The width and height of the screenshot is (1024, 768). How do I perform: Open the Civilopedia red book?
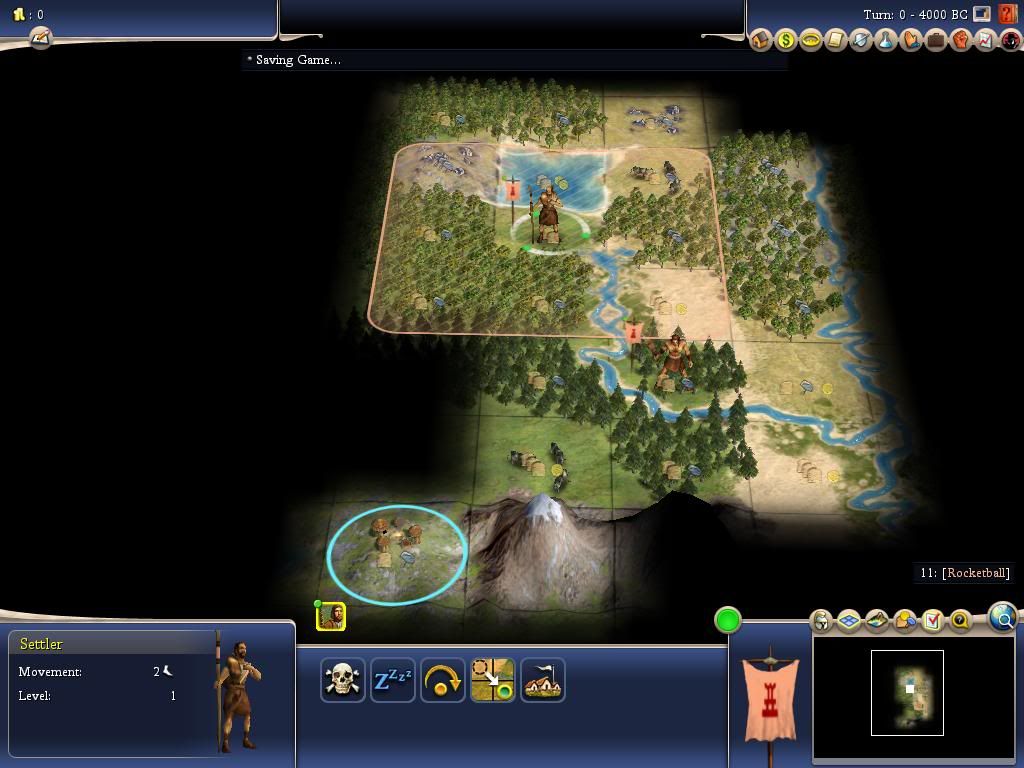coord(1007,15)
